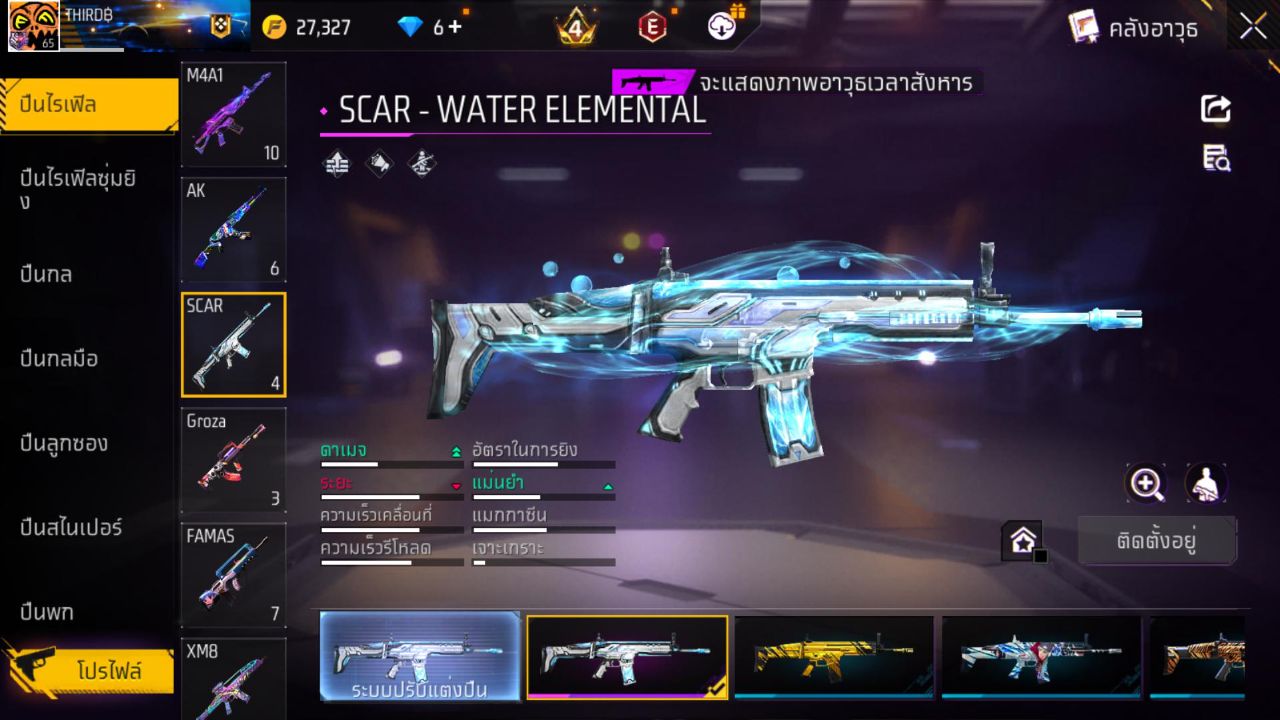
Task: Click the character preview icon beside magnifier
Action: (x=1205, y=484)
